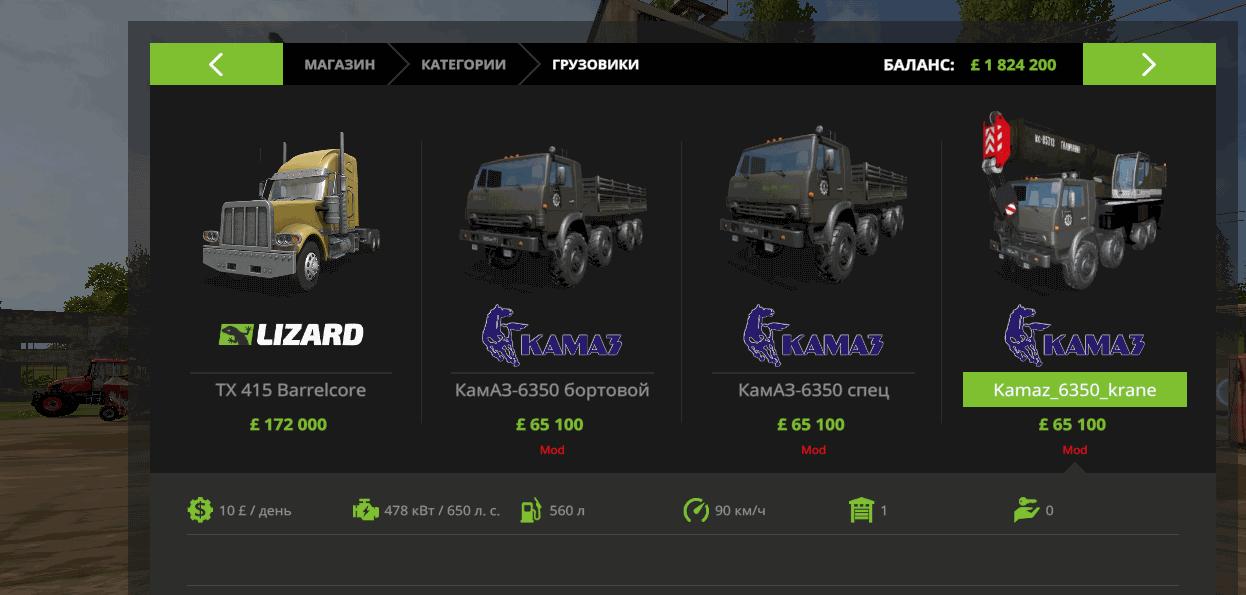Go to the next shop page arrow

1148,65
